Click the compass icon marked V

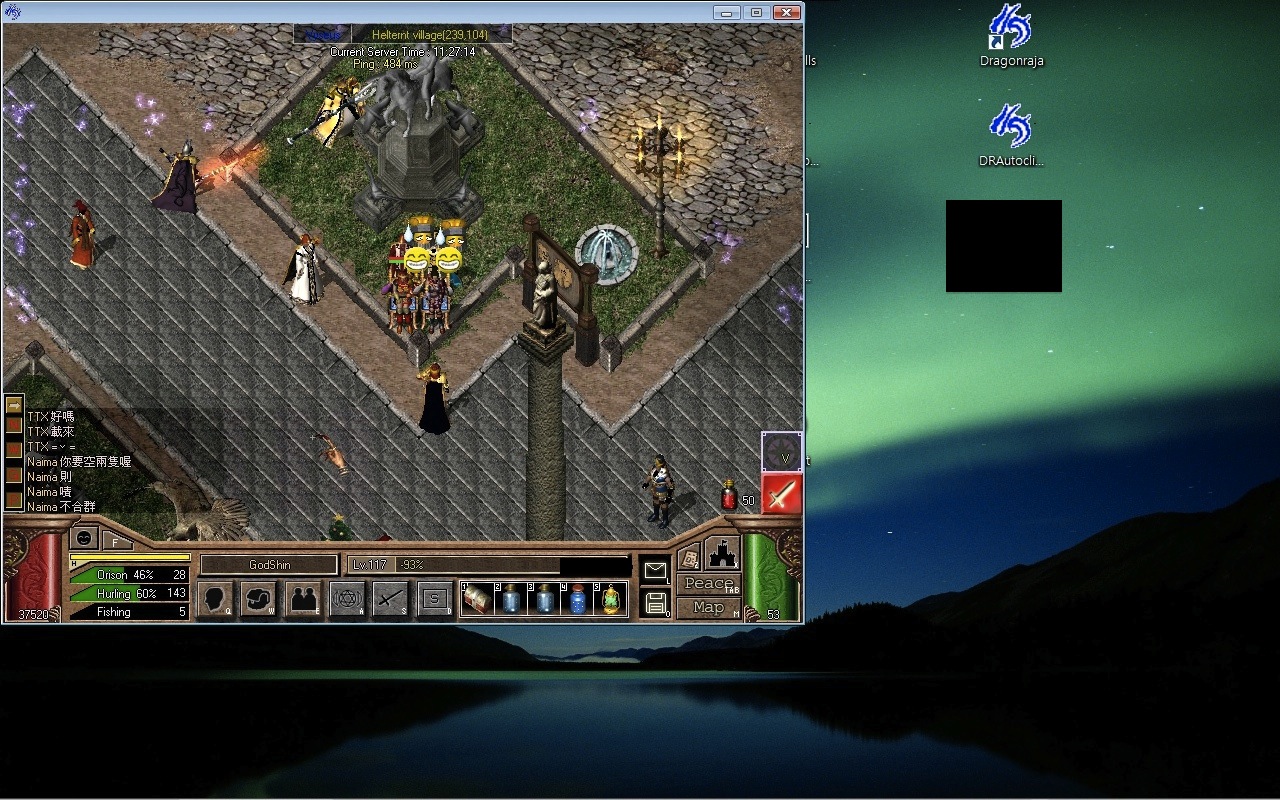[781, 452]
